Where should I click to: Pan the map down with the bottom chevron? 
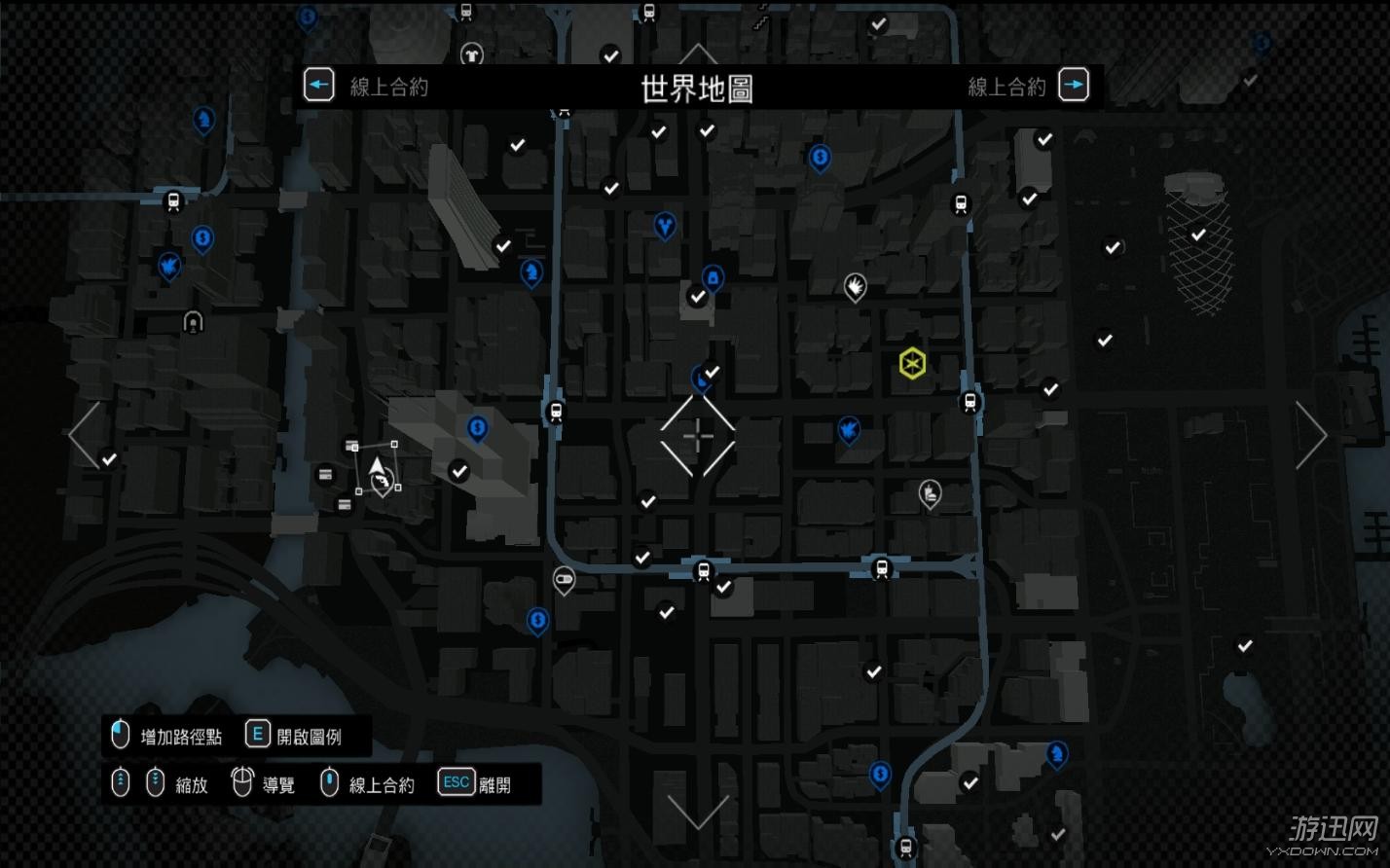[698, 812]
